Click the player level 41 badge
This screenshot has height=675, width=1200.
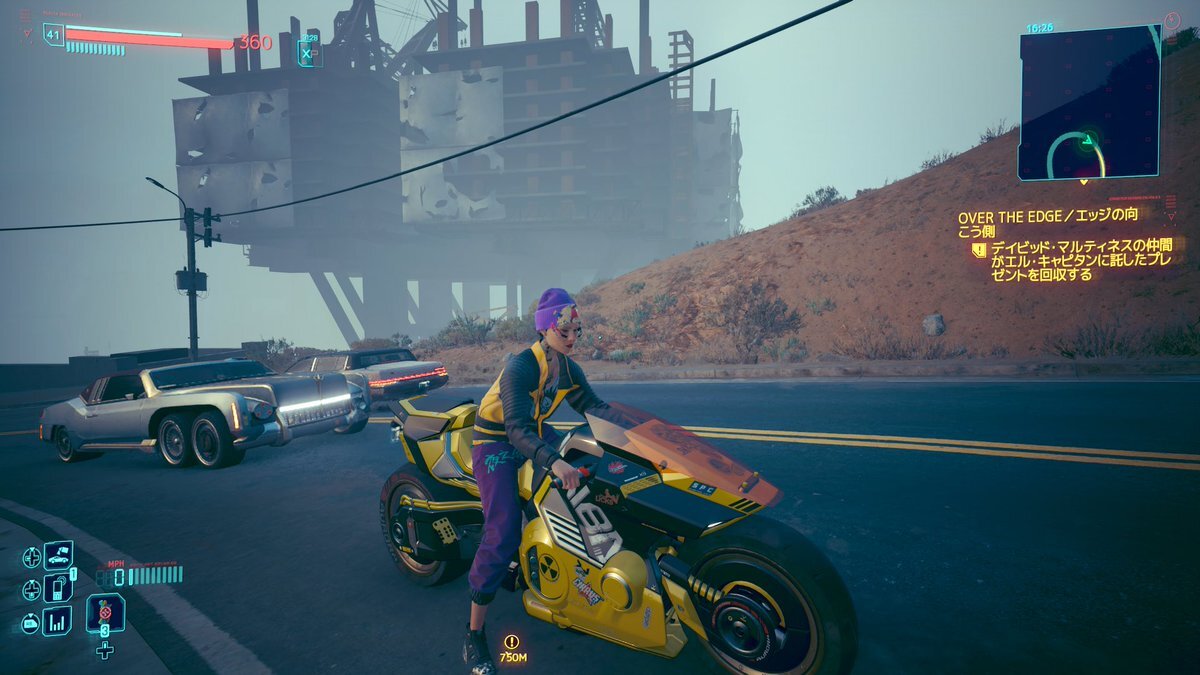[53, 34]
